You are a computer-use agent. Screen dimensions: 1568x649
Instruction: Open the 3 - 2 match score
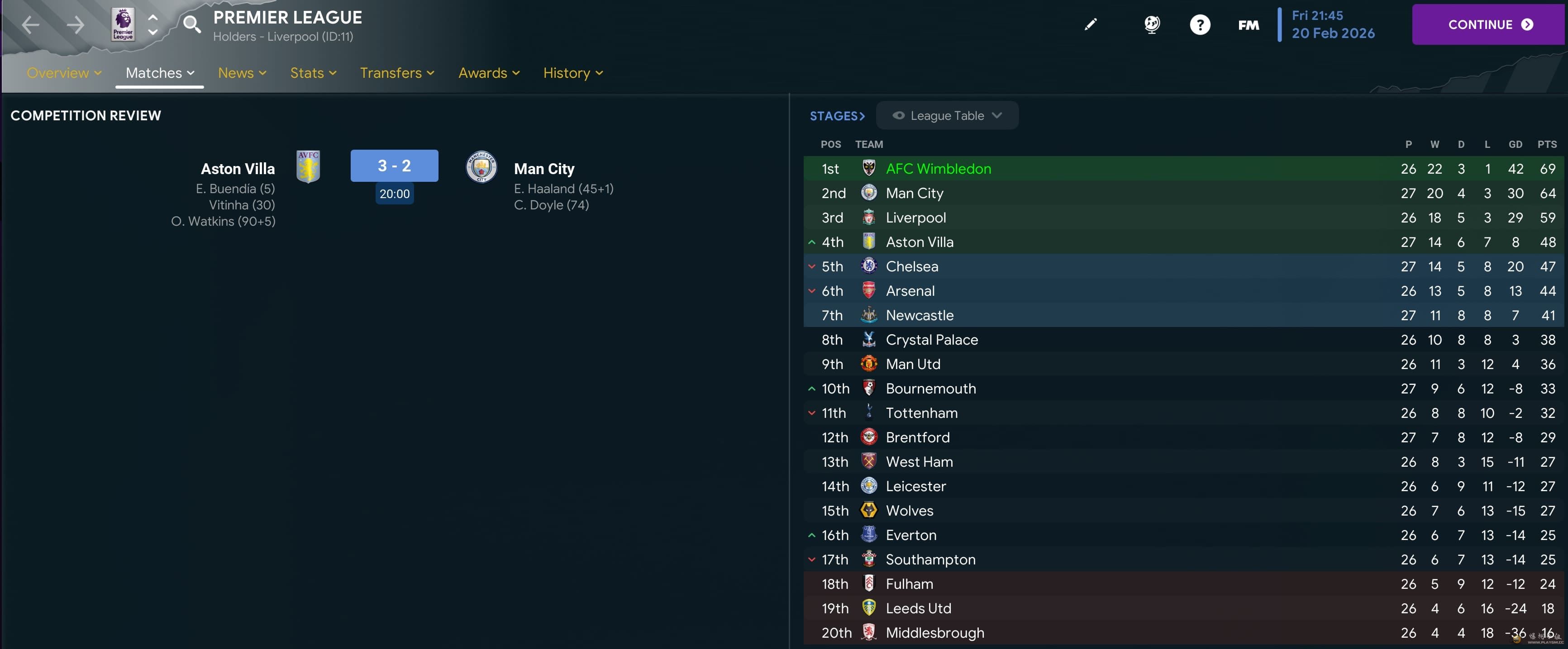(x=394, y=166)
